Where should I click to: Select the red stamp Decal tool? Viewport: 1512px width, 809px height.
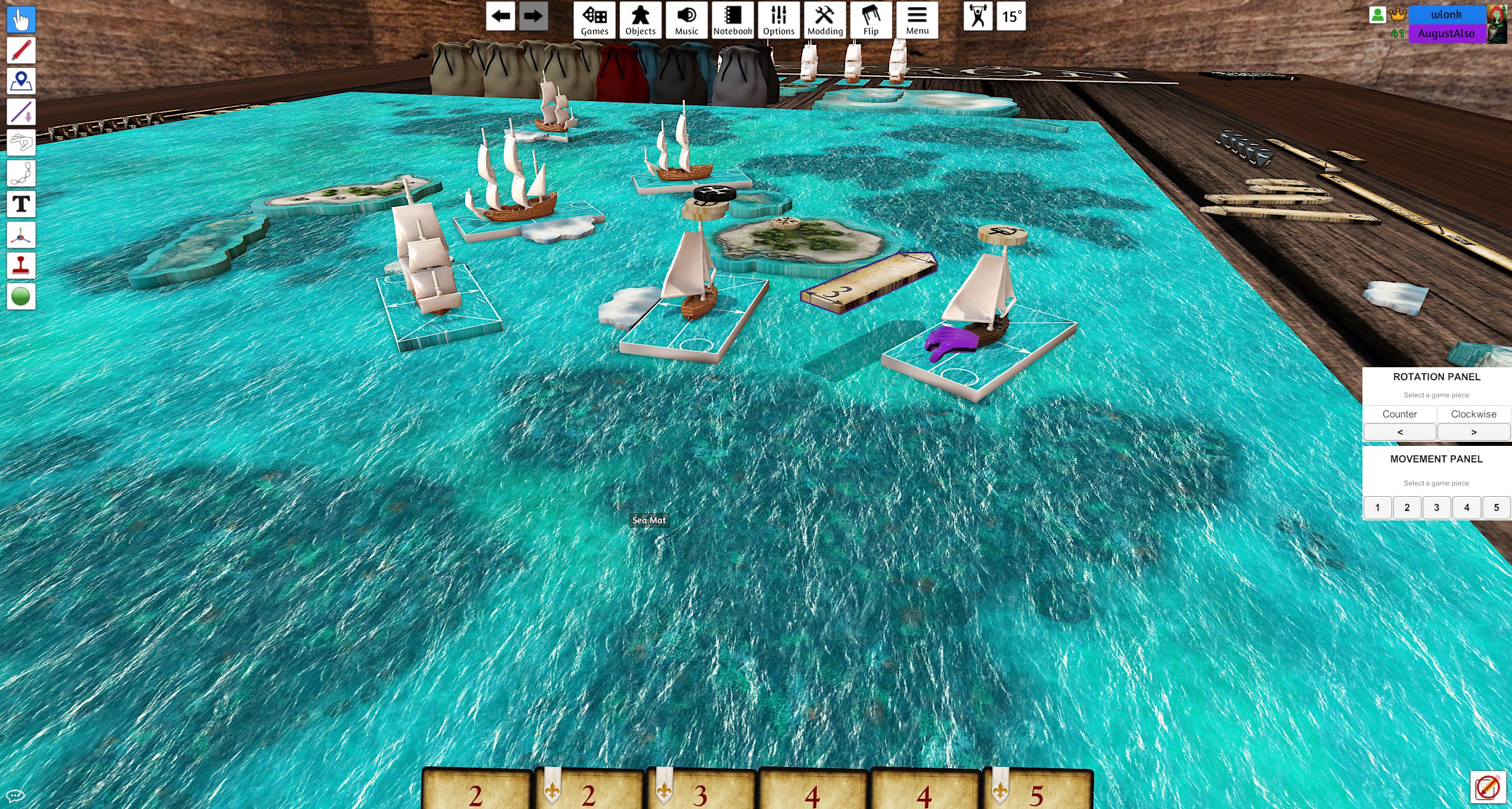click(x=21, y=265)
